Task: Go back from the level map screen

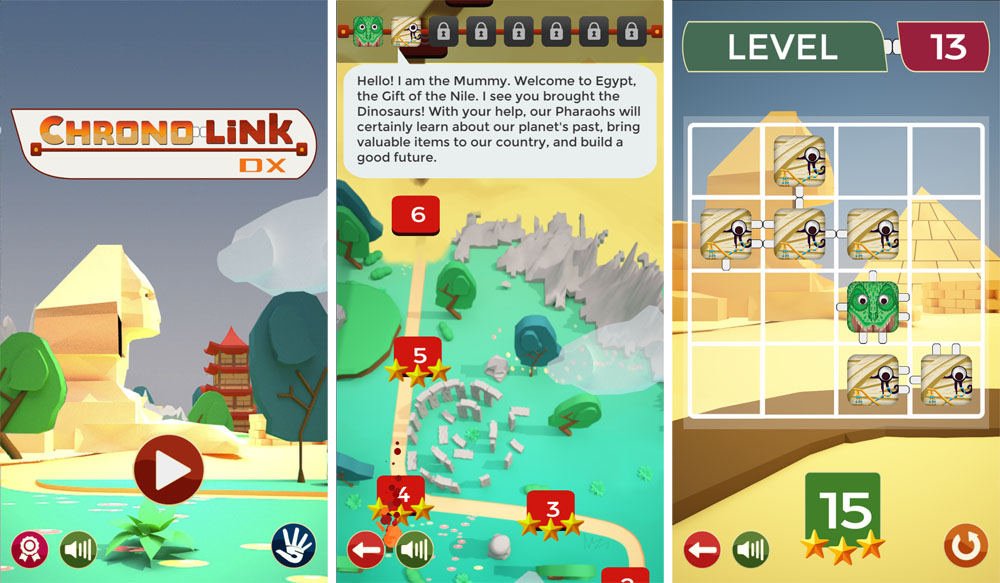Action: pos(366,549)
